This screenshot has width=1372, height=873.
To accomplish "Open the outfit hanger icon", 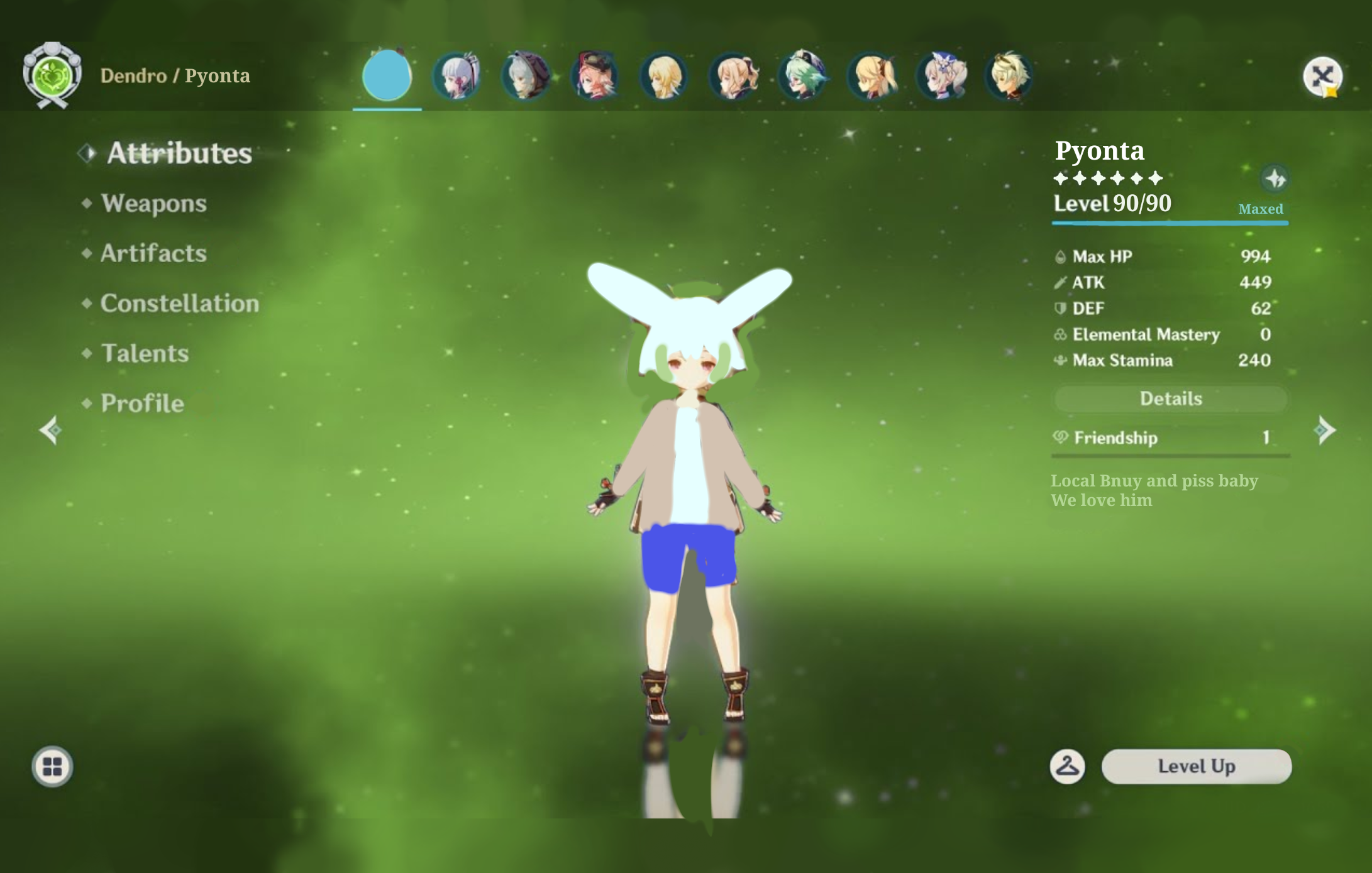I will (1067, 766).
